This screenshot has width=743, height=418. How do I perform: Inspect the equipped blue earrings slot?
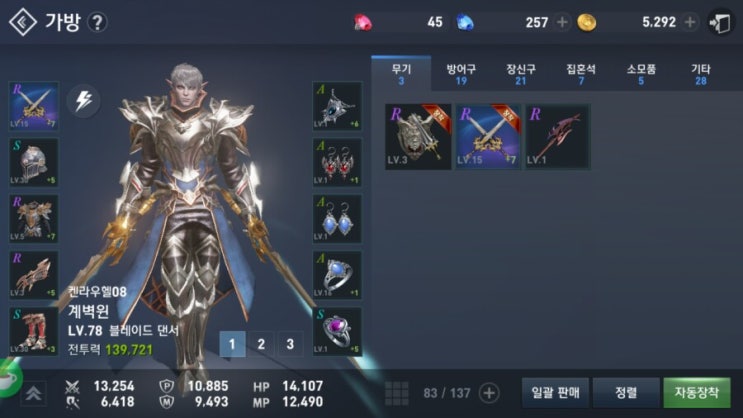[337, 218]
